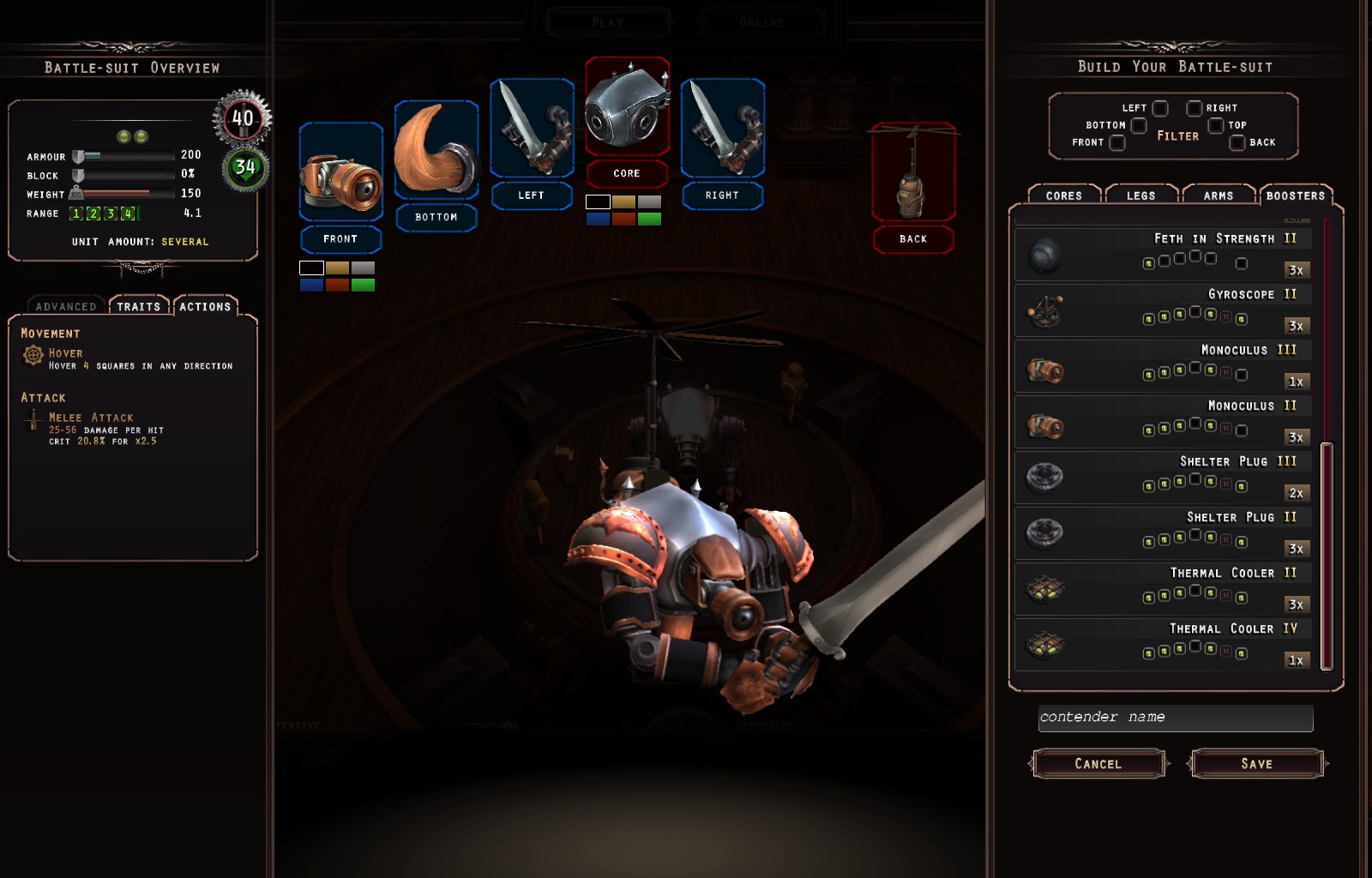Pick the green swatch under the Core slot
The image size is (1372, 878).
tap(649, 219)
